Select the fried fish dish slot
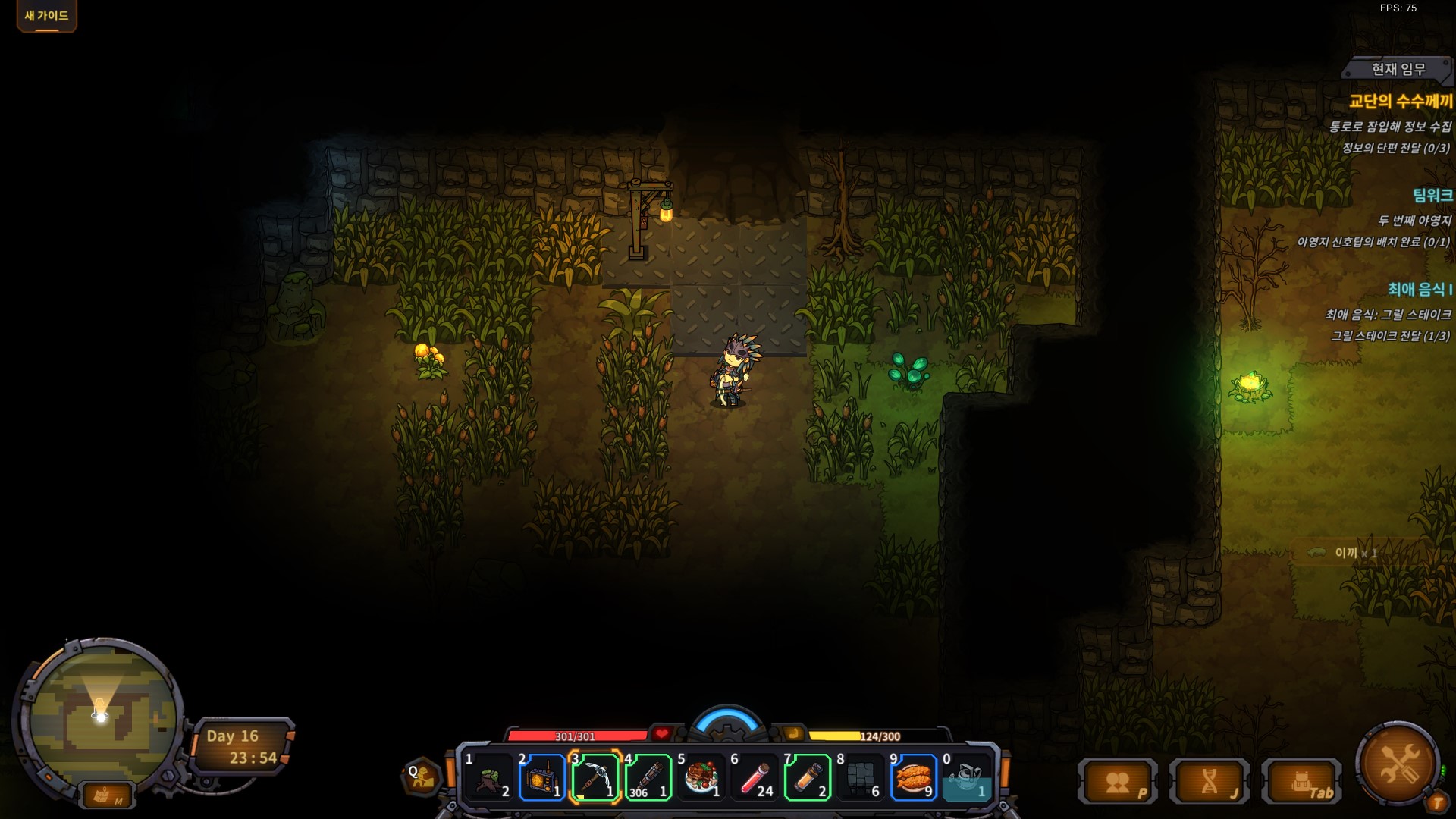 914,777
